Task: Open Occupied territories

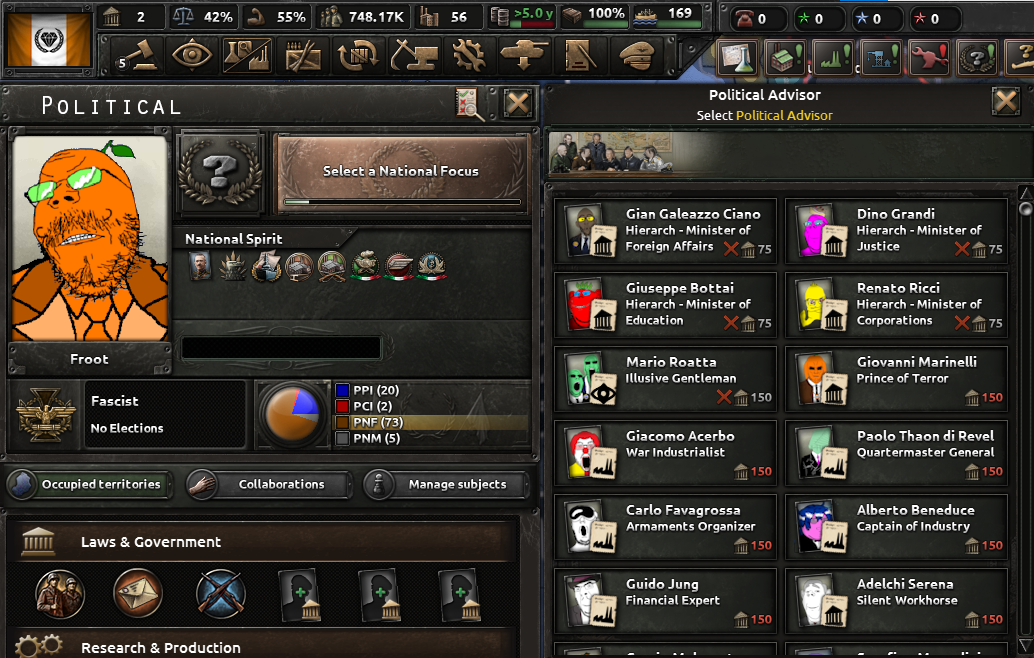Action: click(x=90, y=485)
